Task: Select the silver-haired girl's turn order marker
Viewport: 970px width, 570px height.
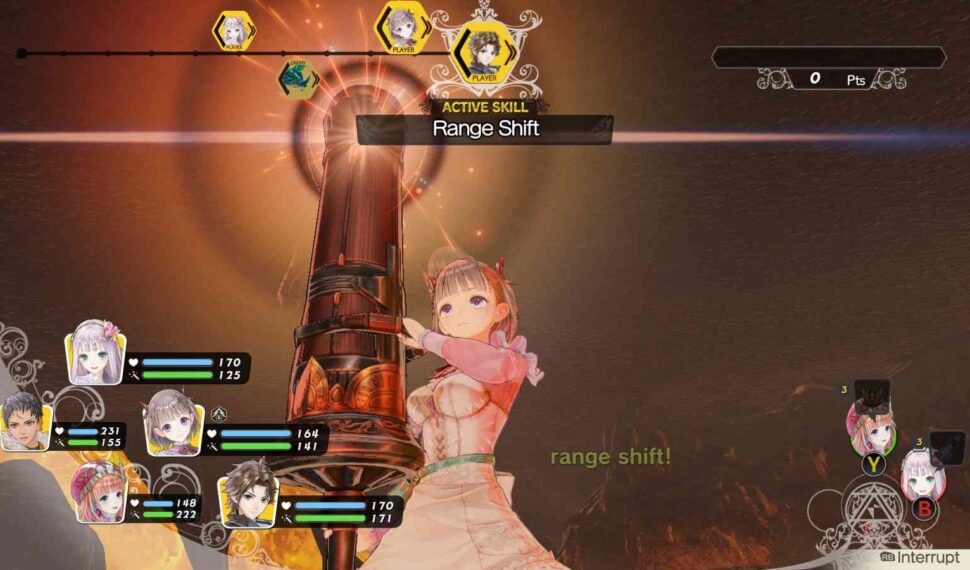Action: pos(234,30)
